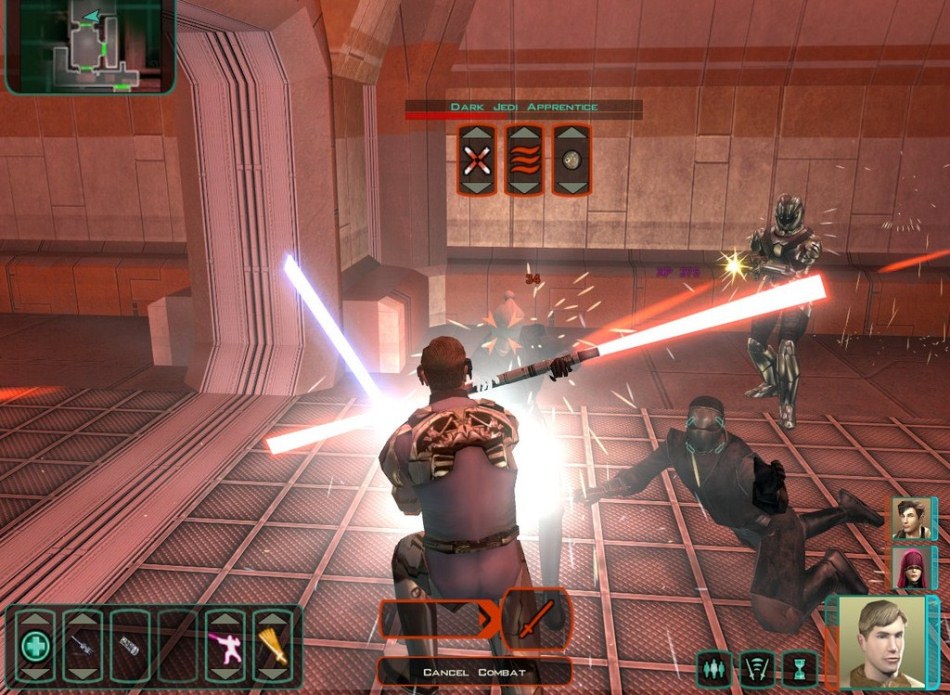Cycle the medpac slot with its up arrow
The width and height of the screenshot is (950, 695).
(35, 618)
